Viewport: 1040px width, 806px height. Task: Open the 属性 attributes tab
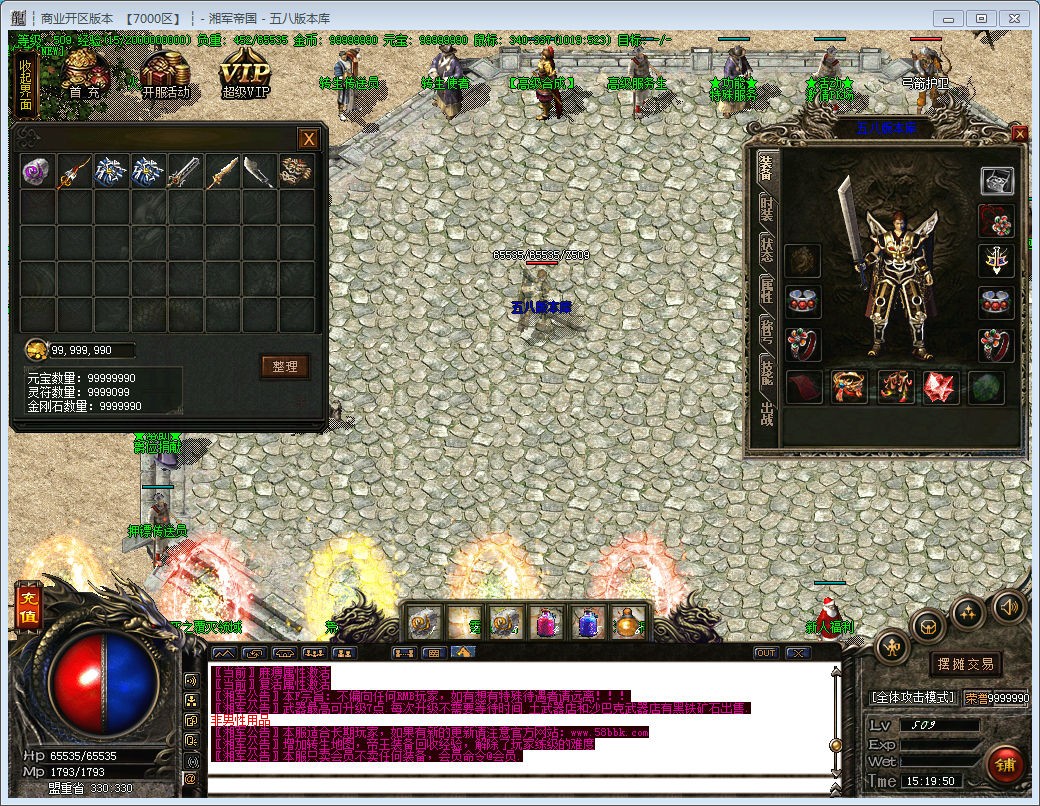coord(766,291)
